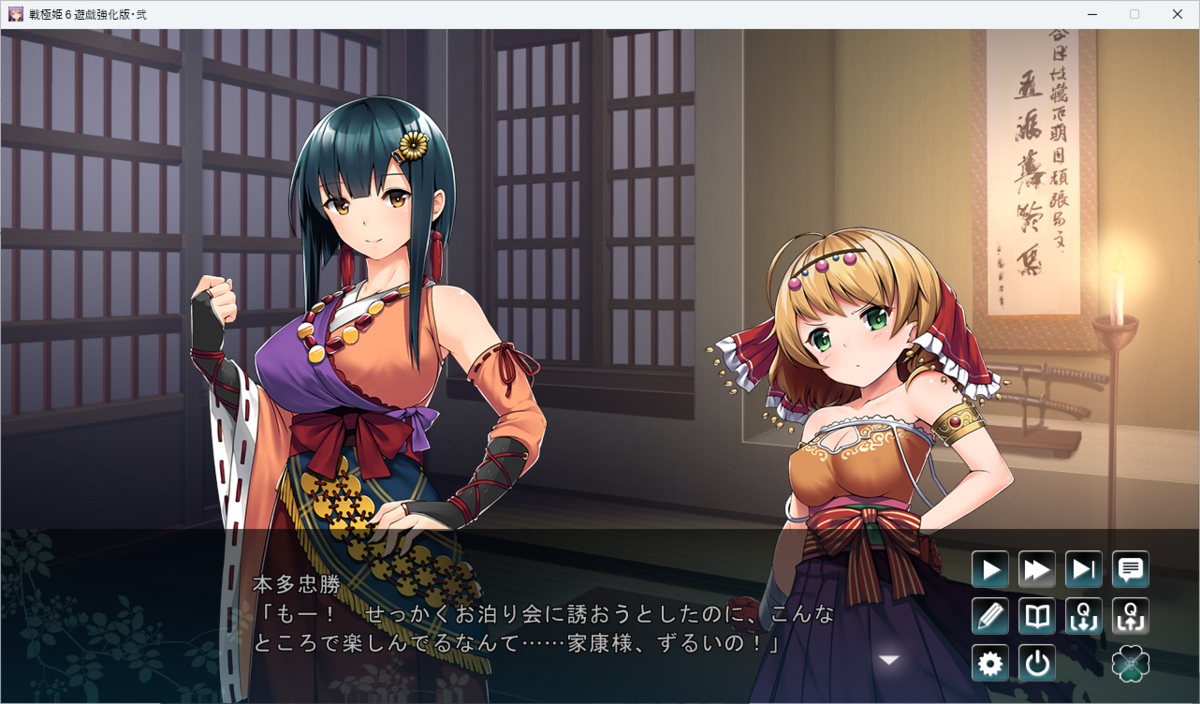Jump ahead with the skip-to-next button
1200x704 pixels.
pyautogui.click(x=1084, y=570)
